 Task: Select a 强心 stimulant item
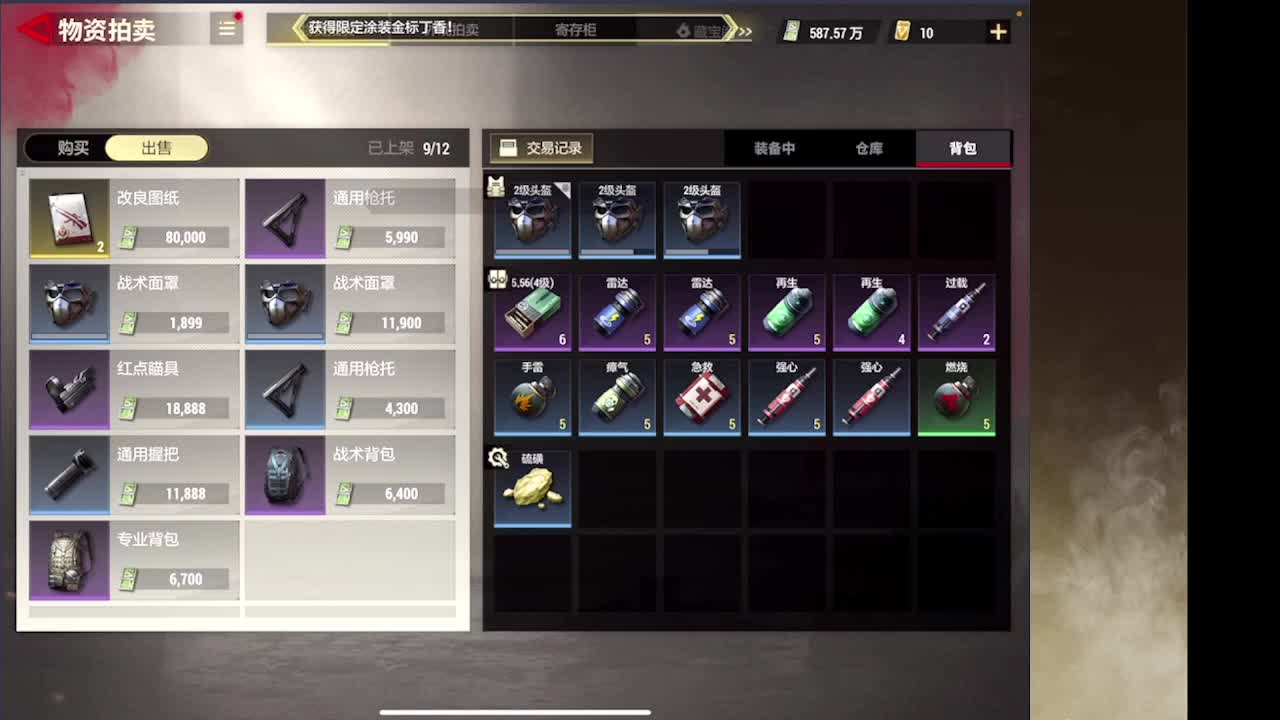(x=786, y=398)
